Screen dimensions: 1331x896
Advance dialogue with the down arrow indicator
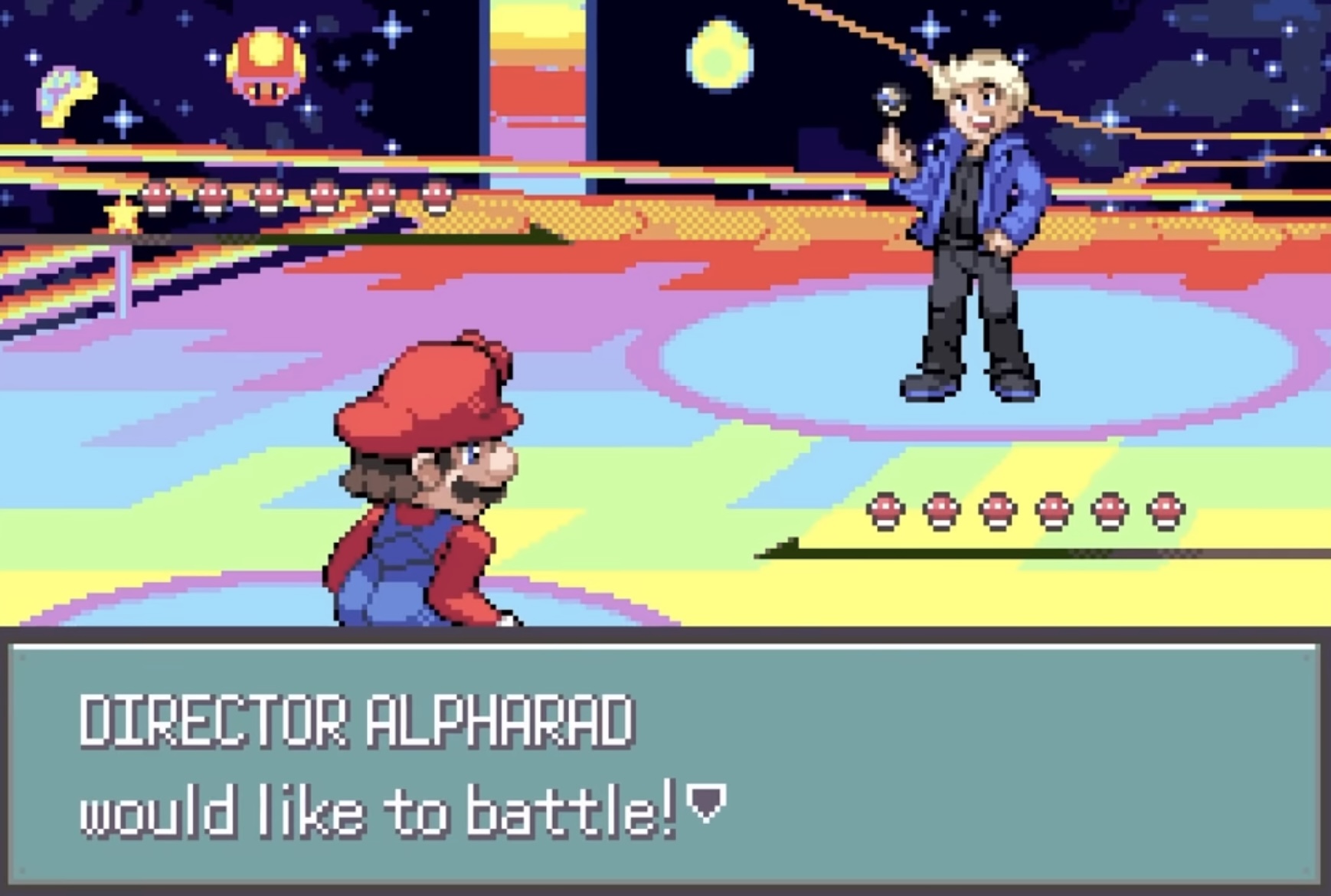coord(706,803)
